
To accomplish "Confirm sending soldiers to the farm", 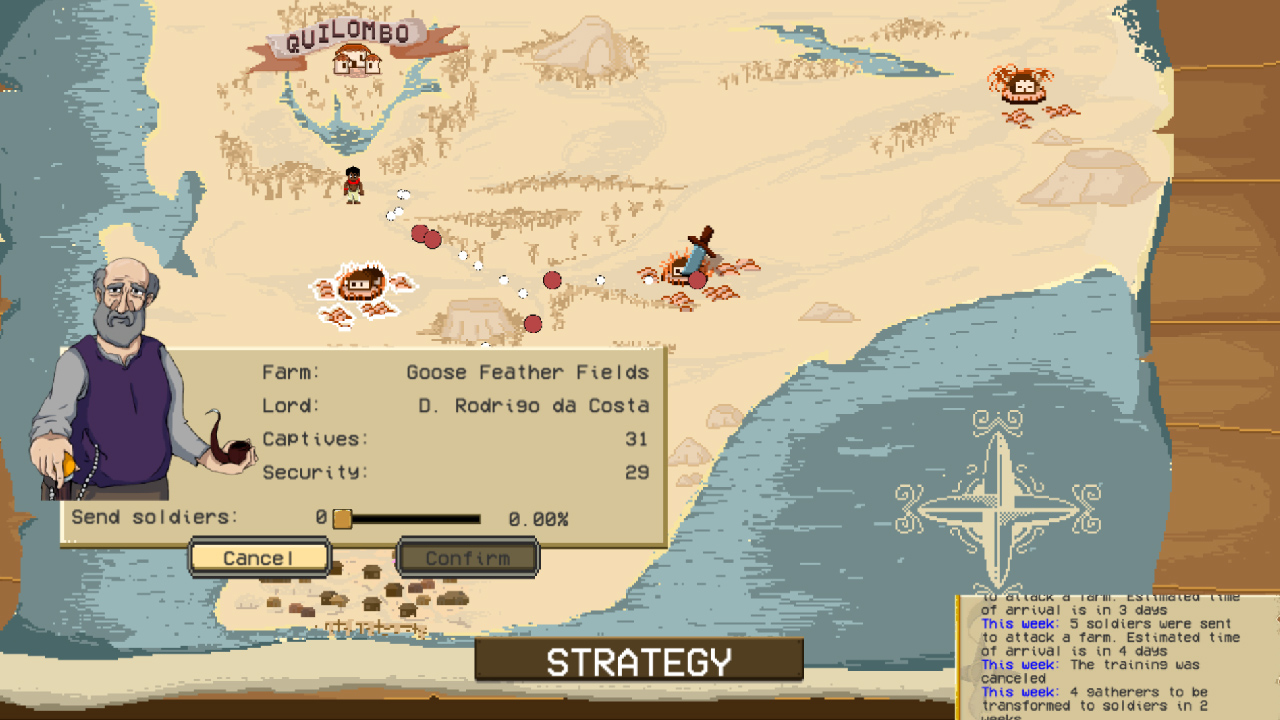I will (x=468, y=558).
